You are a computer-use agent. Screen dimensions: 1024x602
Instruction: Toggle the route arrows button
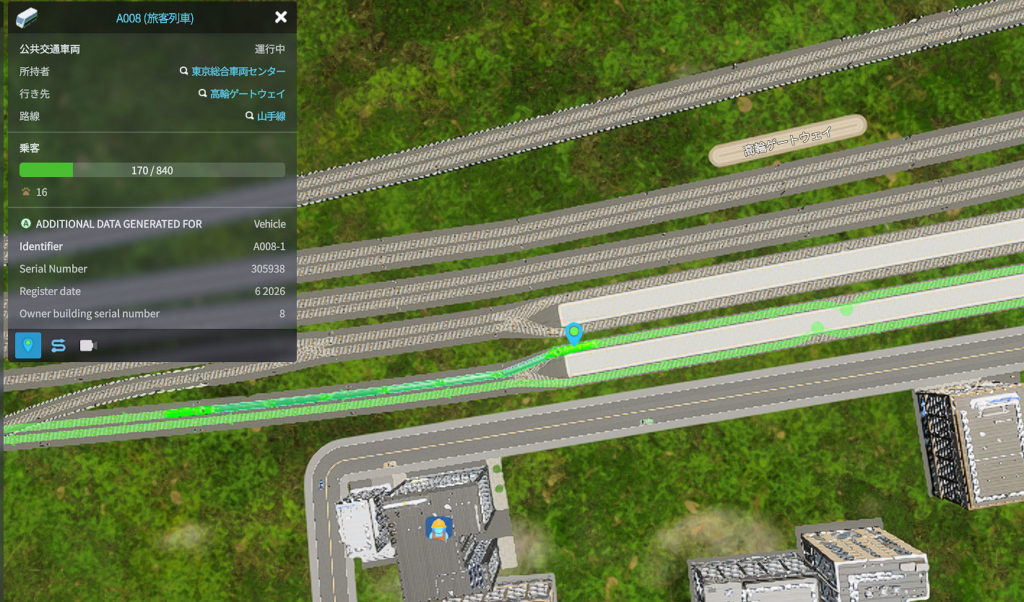58,345
